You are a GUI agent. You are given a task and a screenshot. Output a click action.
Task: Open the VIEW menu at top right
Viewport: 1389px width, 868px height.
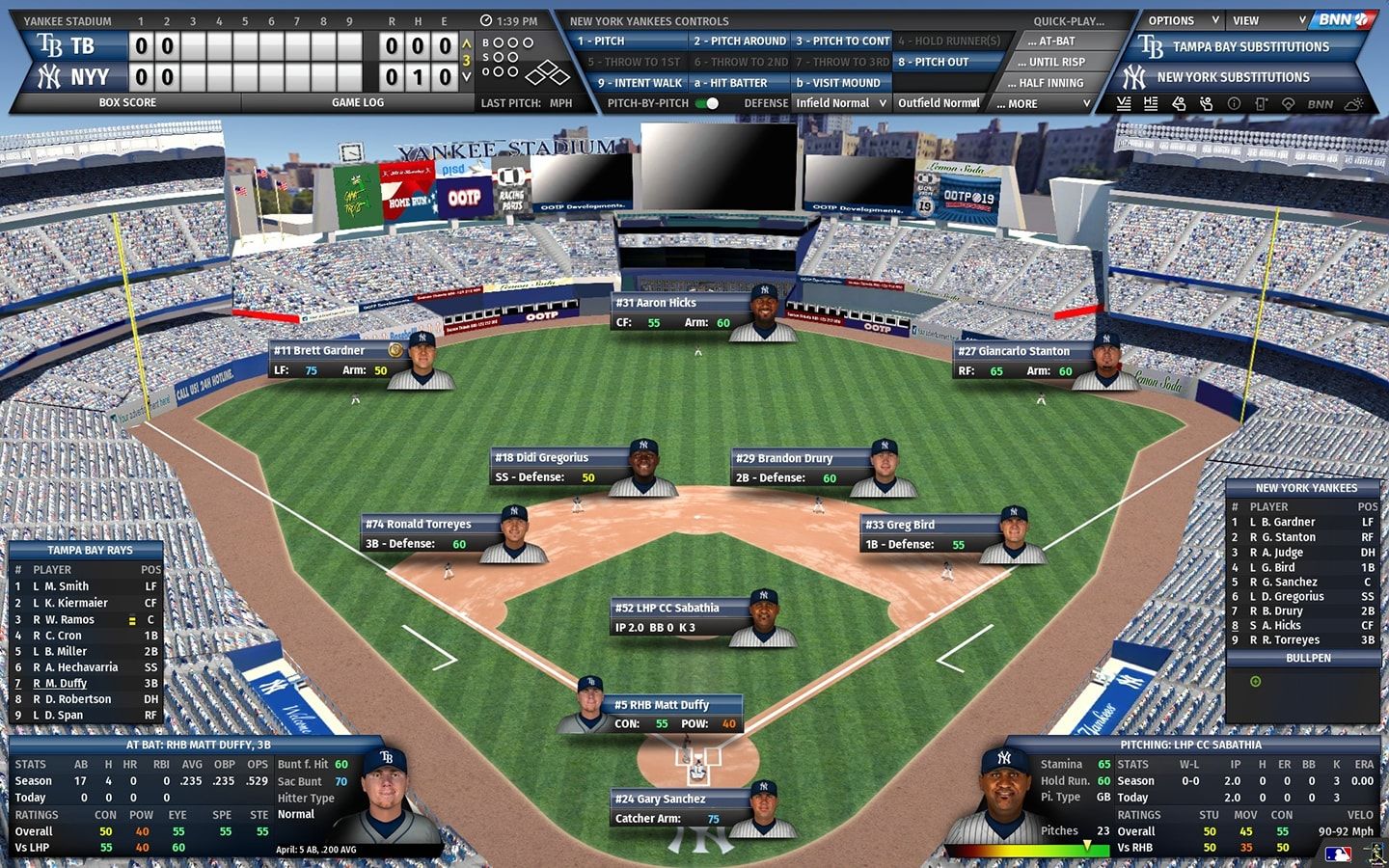pyautogui.click(x=1266, y=20)
